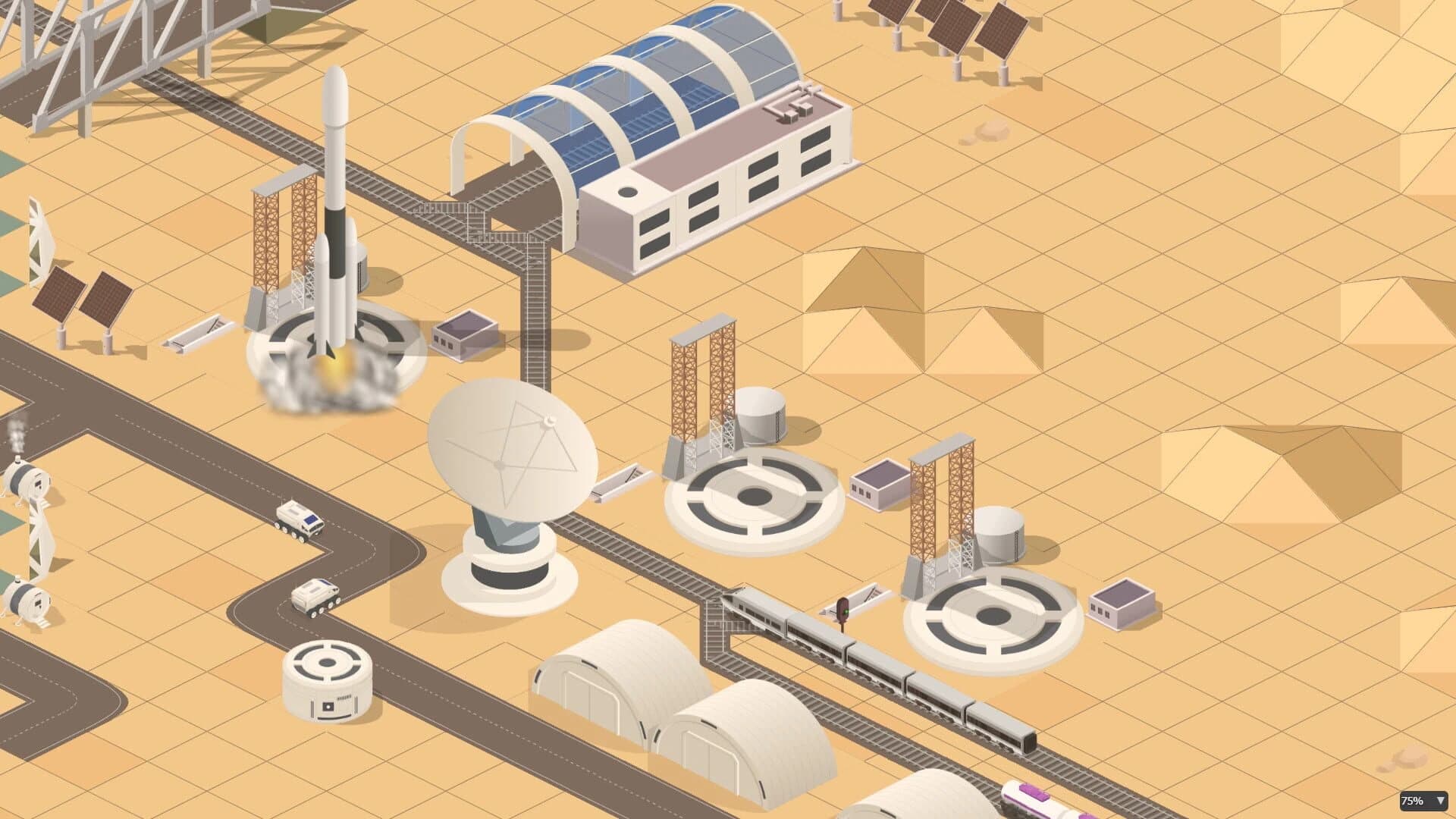1456x819 pixels.
Task: Click the round white module with hazard markings
Action: coord(328,679)
